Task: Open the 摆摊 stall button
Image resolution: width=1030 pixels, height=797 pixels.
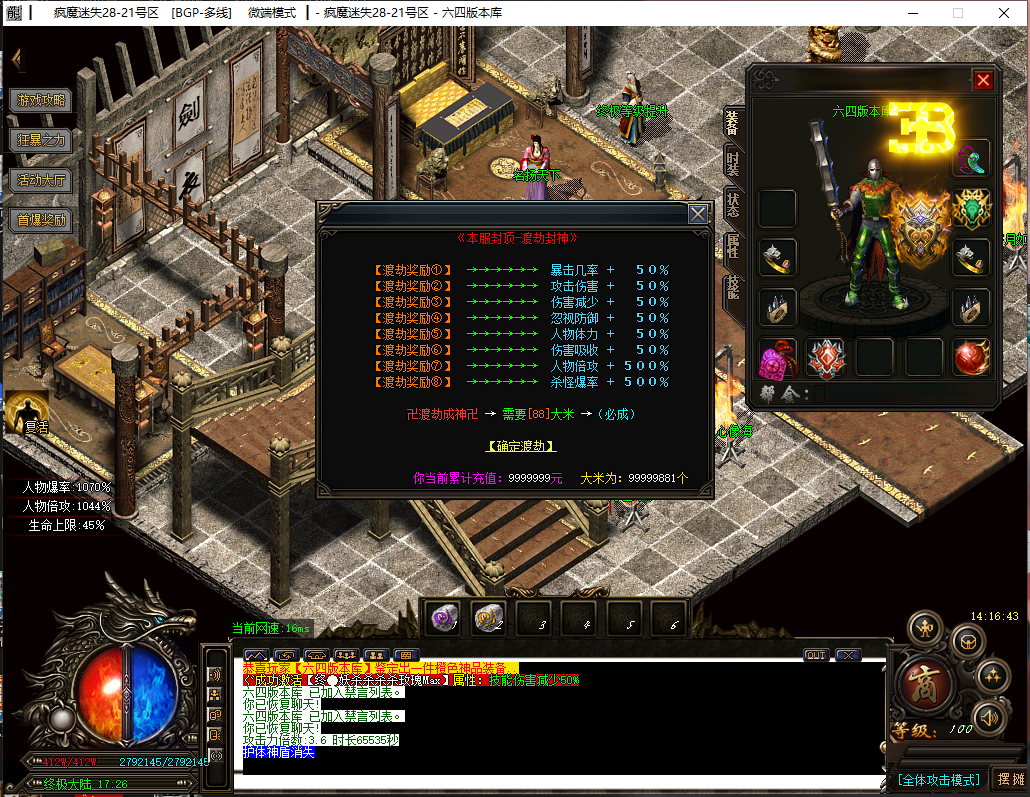Action: tap(1009, 779)
